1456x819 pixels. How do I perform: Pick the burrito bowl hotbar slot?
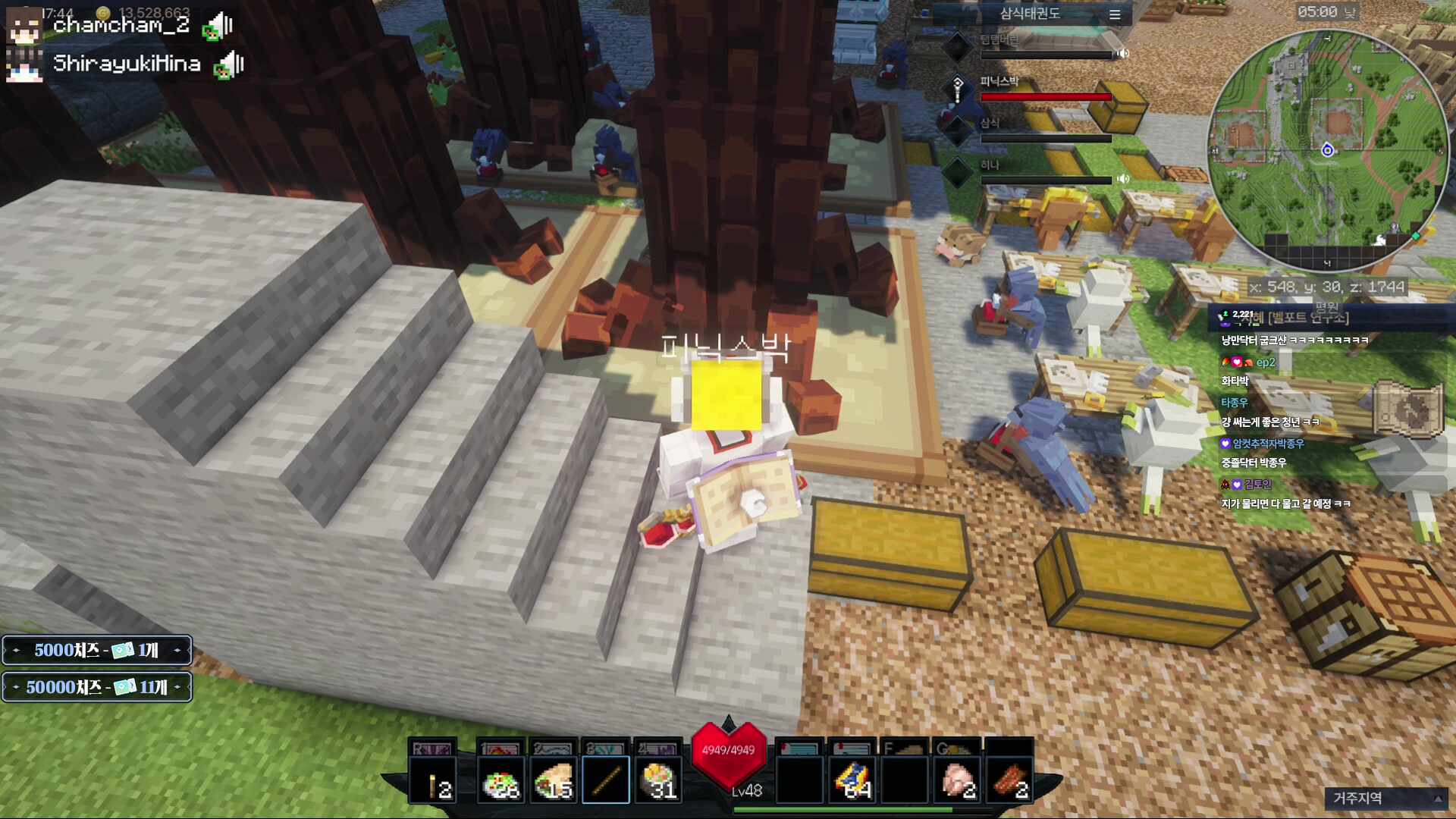click(657, 780)
